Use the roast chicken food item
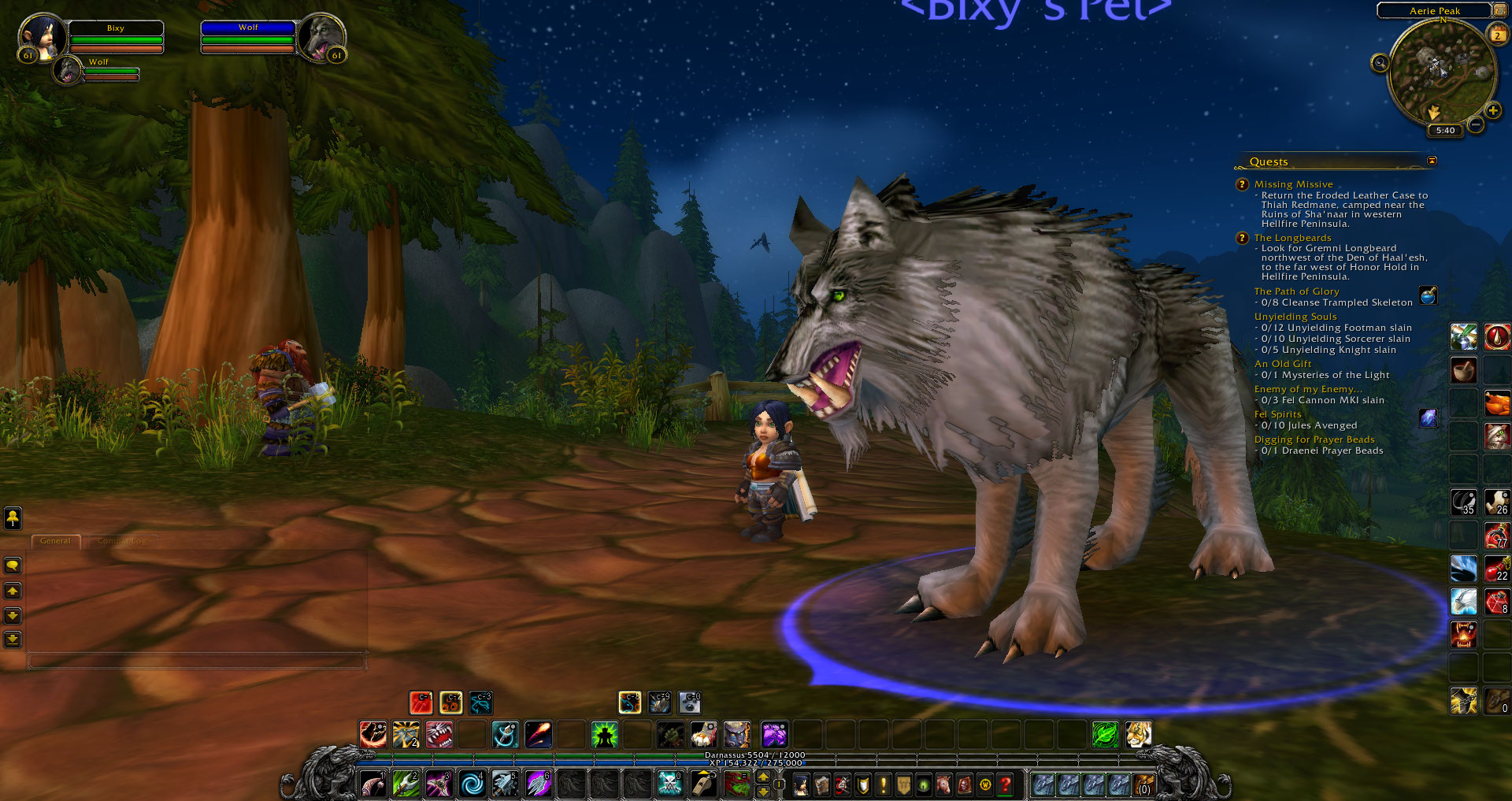This screenshot has height=801, width=1512. 1496,403
